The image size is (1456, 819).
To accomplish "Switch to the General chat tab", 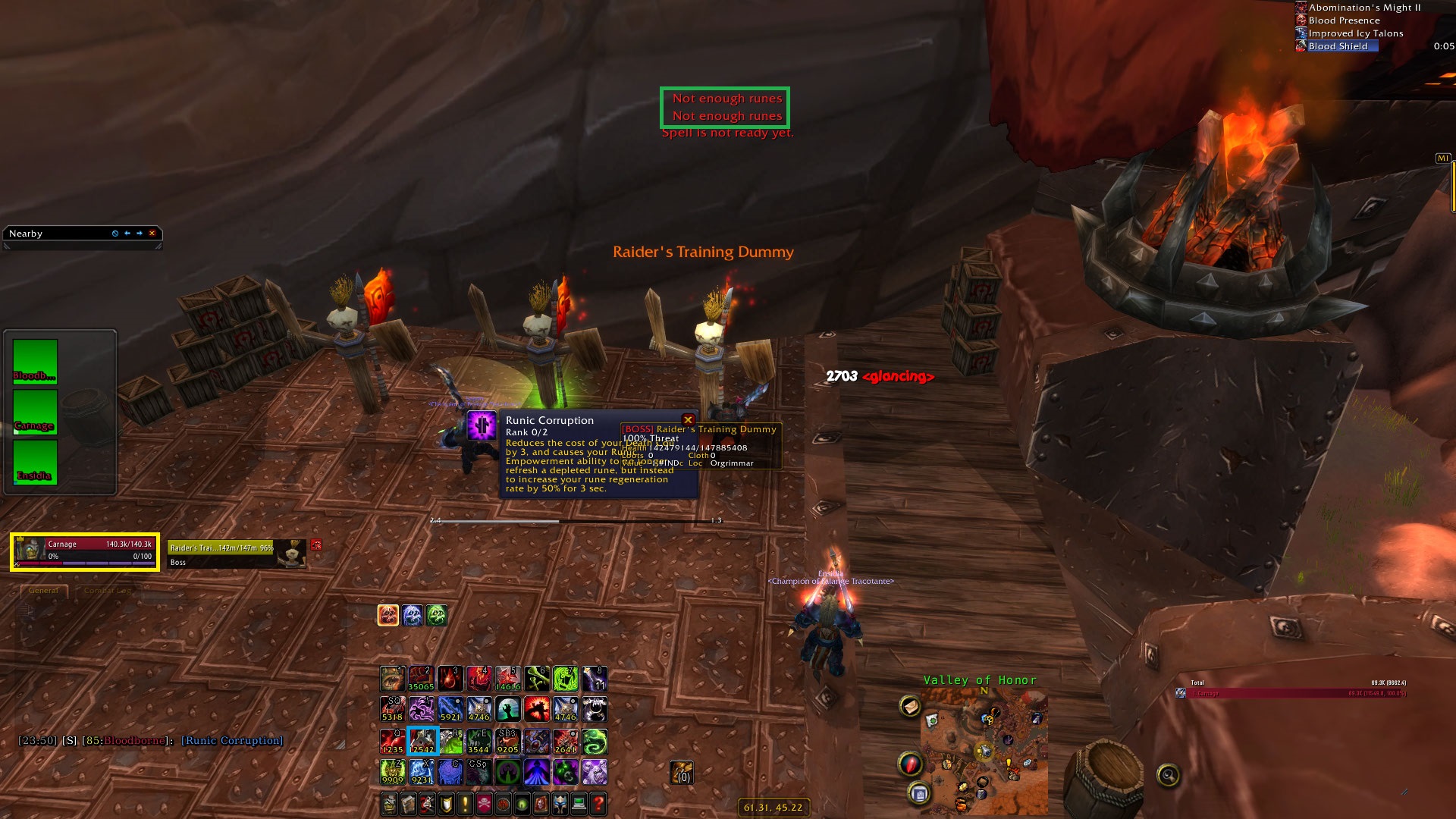I will 43,590.
